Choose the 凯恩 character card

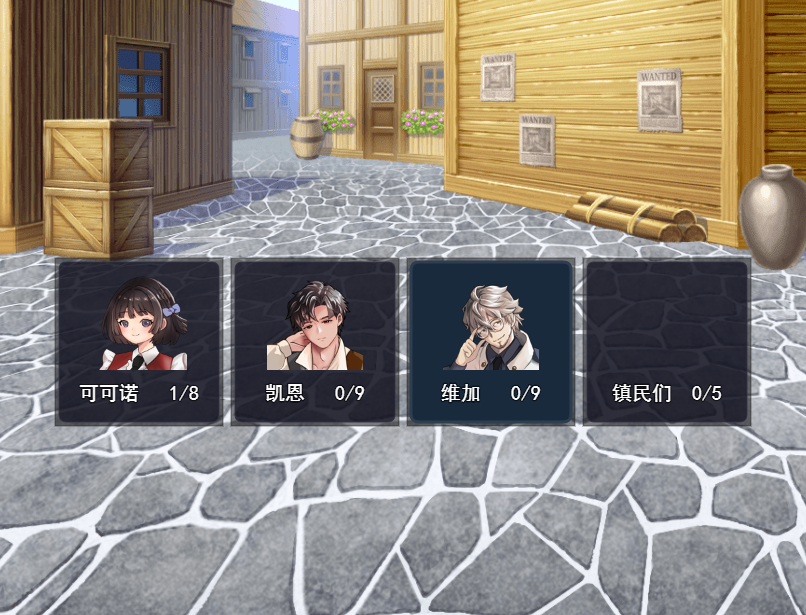pyautogui.click(x=315, y=342)
